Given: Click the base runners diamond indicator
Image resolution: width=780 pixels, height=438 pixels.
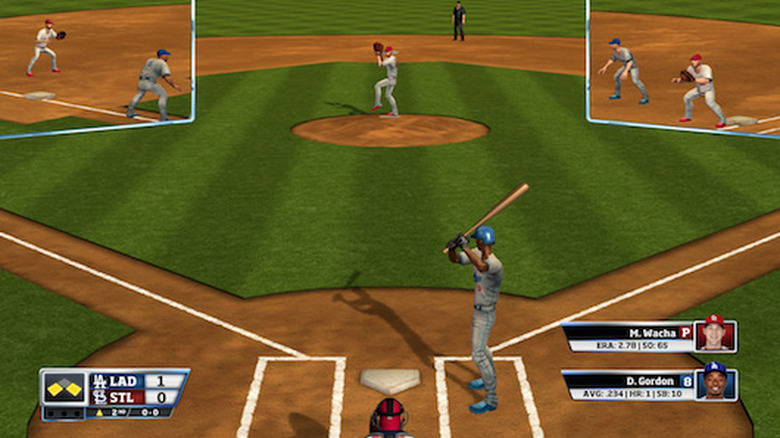Looking at the screenshot, I should [x=64, y=387].
